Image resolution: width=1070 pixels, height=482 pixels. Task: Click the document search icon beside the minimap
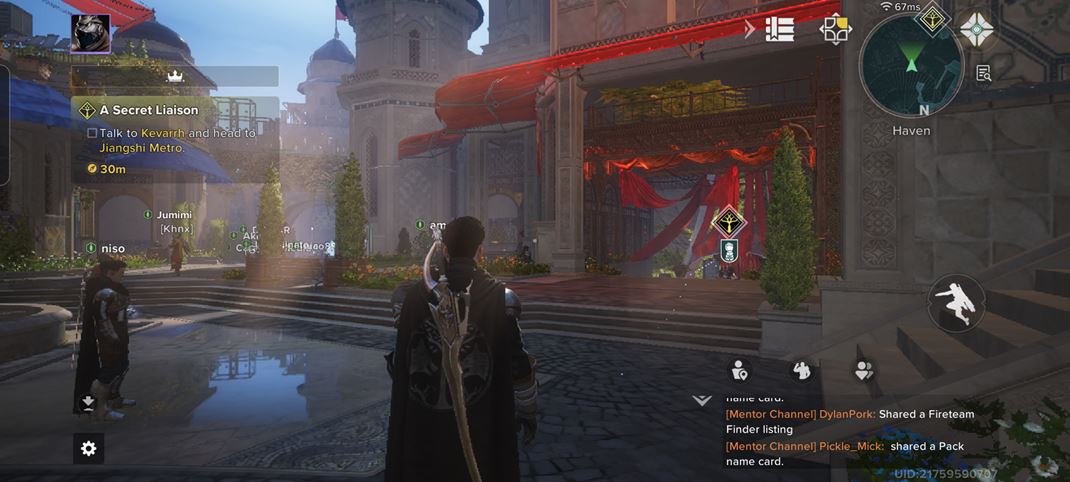pyautogui.click(x=984, y=73)
